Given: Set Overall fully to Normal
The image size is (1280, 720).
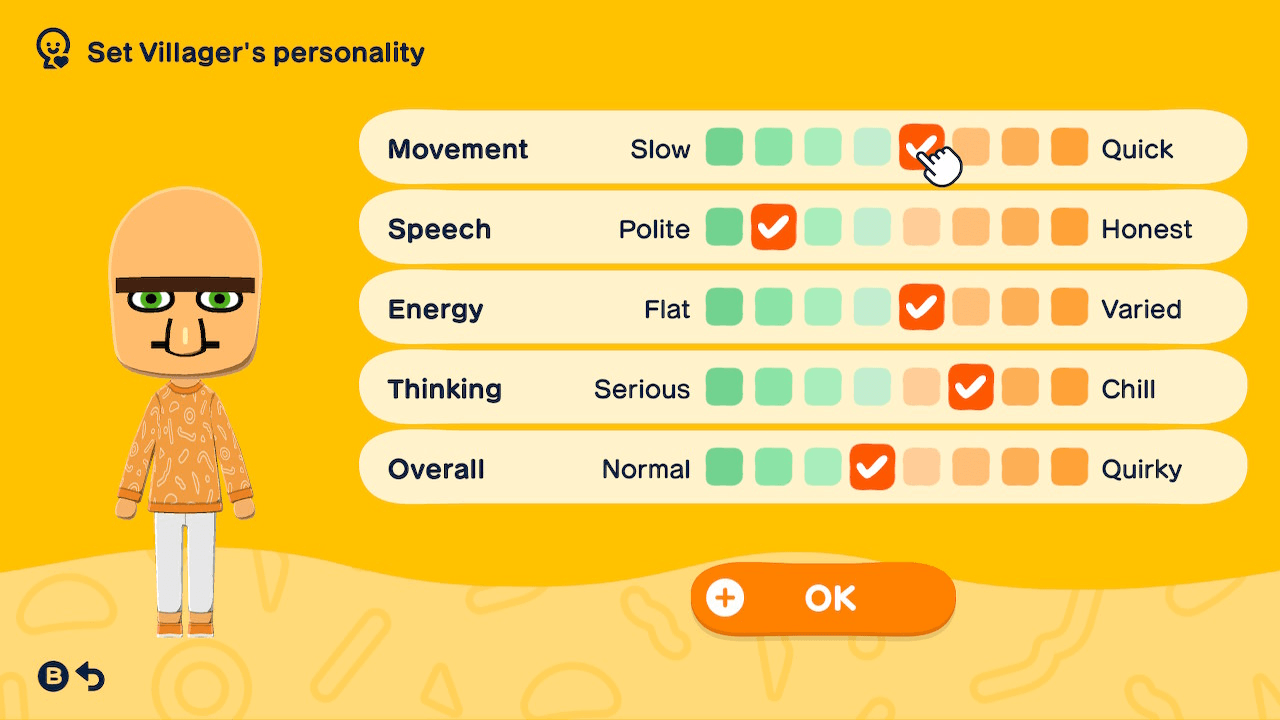Looking at the screenshot, I should (x=724, y=467).
